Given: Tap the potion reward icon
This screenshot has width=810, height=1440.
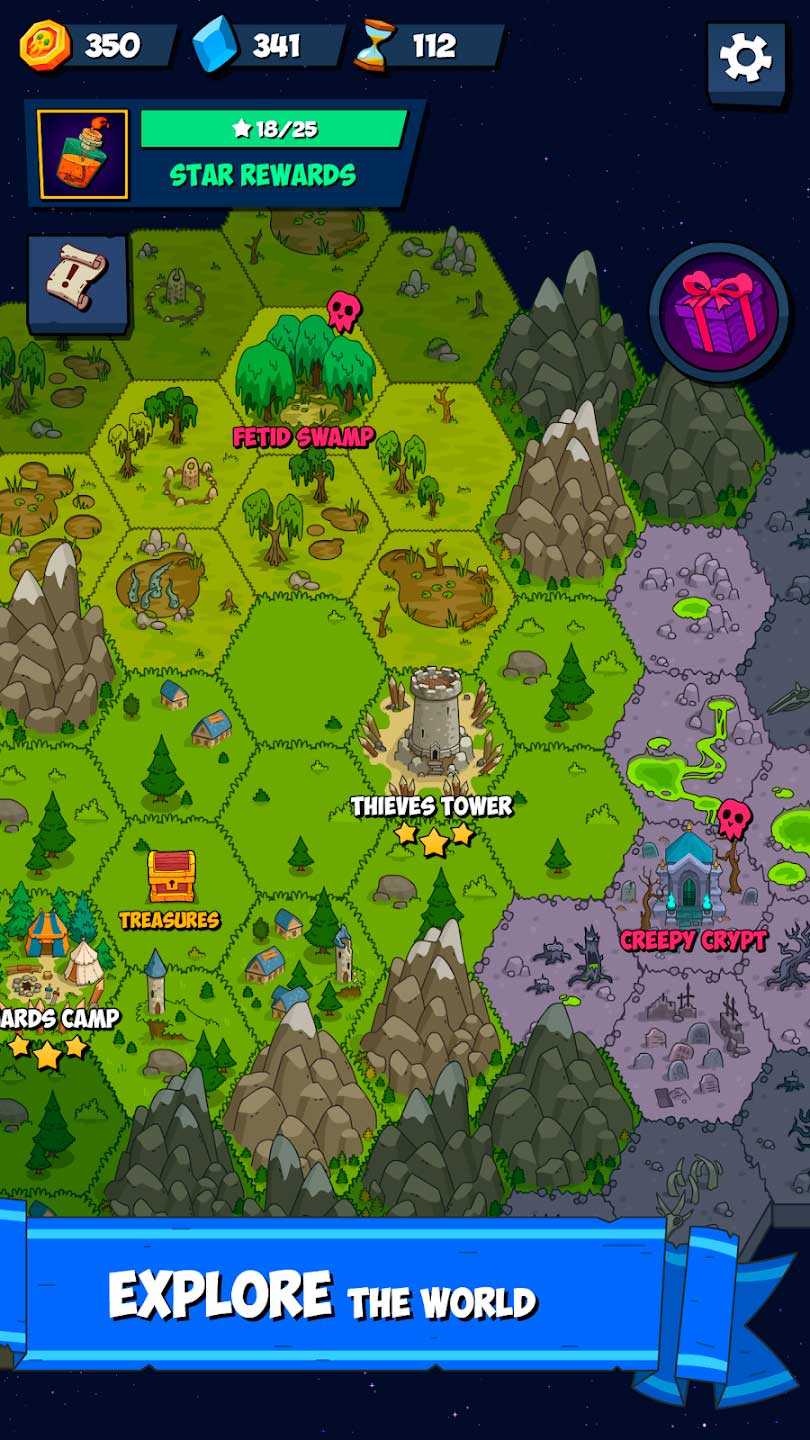Looking at the screenshot, I should [x=83, y=154].
